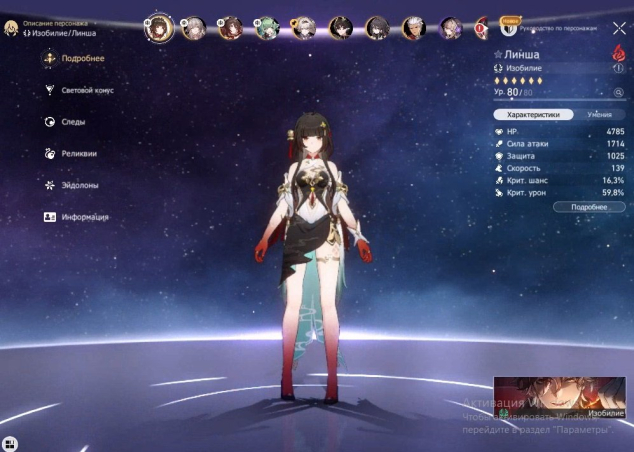Image resolution: width=634 pixels, height=452 pixels.
Task: Click the red fire element icon
Action: (x=618, y=53)
